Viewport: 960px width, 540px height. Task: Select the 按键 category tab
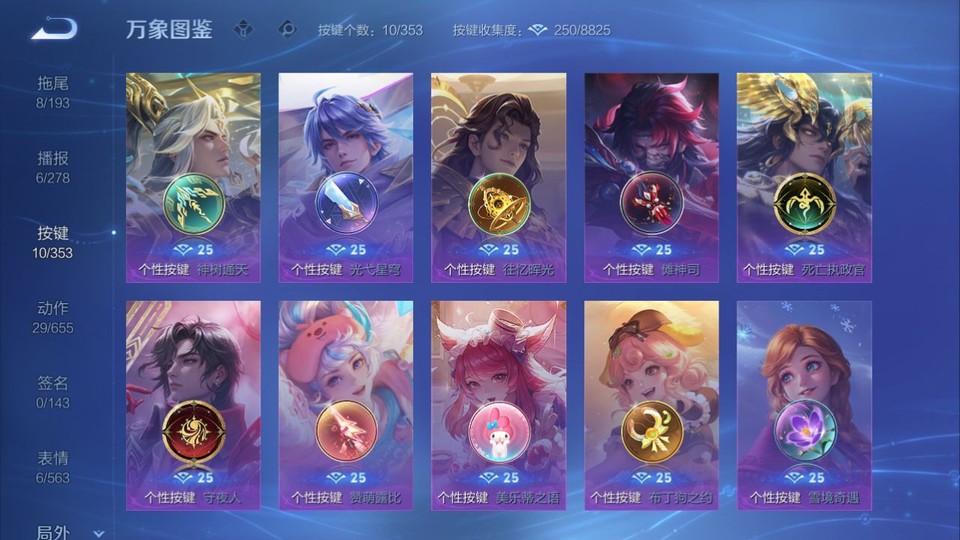[53, 242]
